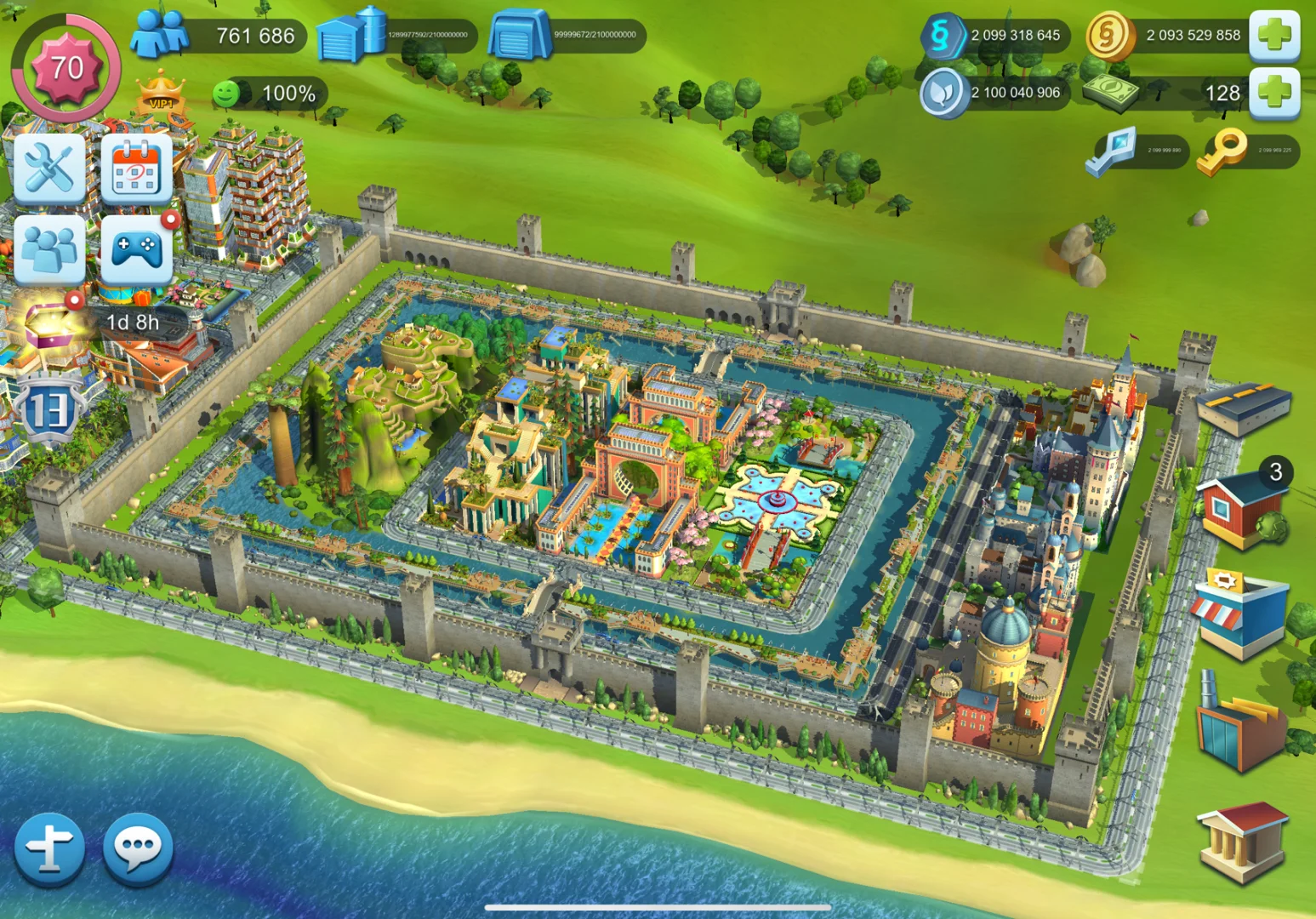Screen dimensions: 1316x919
Task: Tap the green happiness smiley face
Action: (x=226, y=93)
